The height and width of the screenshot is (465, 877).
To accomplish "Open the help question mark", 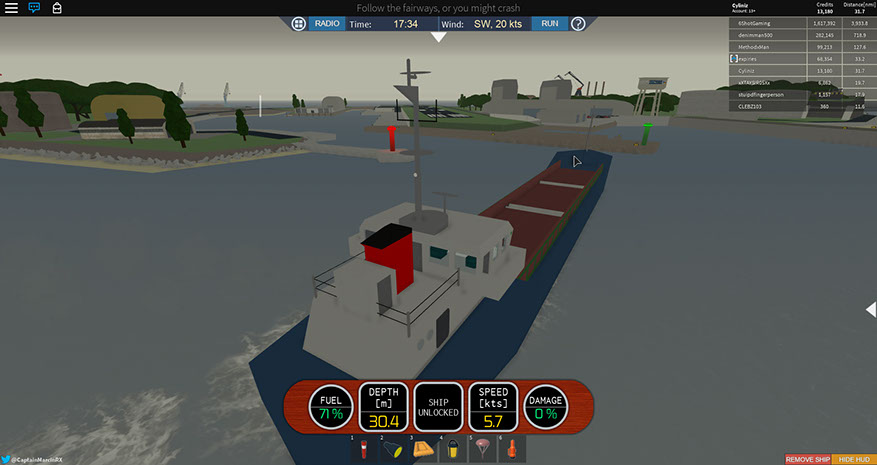I will (x=577, y=23).
